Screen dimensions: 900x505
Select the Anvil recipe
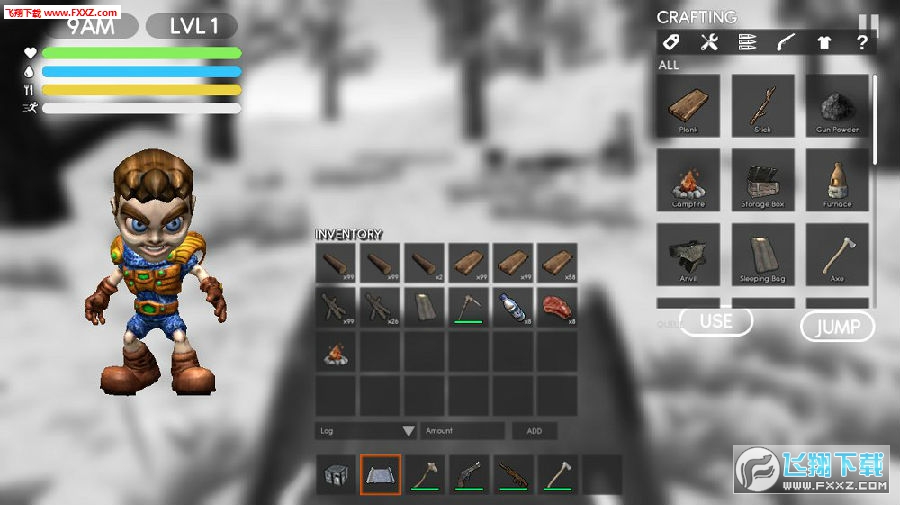pyautogui.click(x=687, y=254)
